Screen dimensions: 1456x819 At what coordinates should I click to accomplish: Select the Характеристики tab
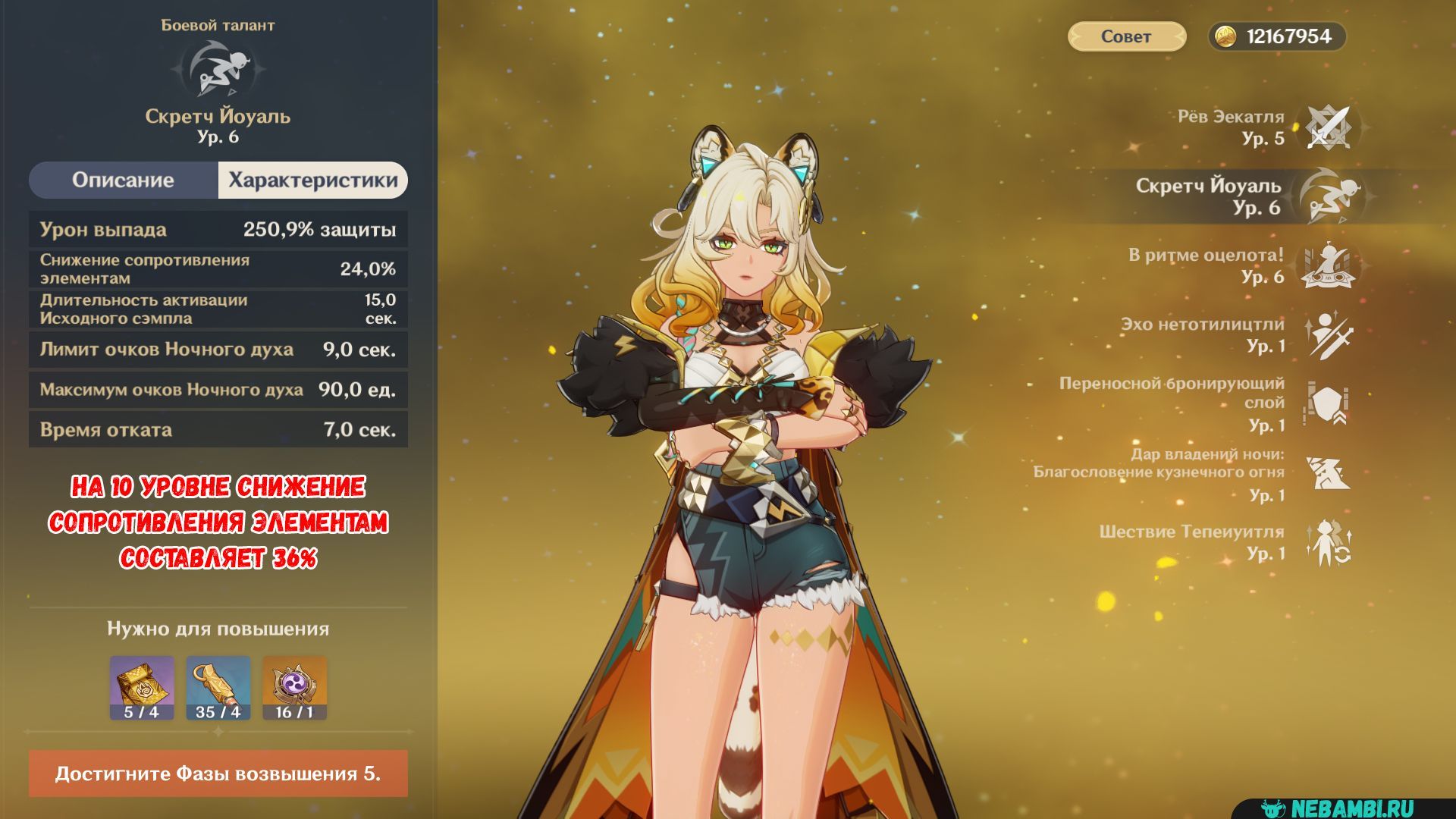(x=312, y=180)
